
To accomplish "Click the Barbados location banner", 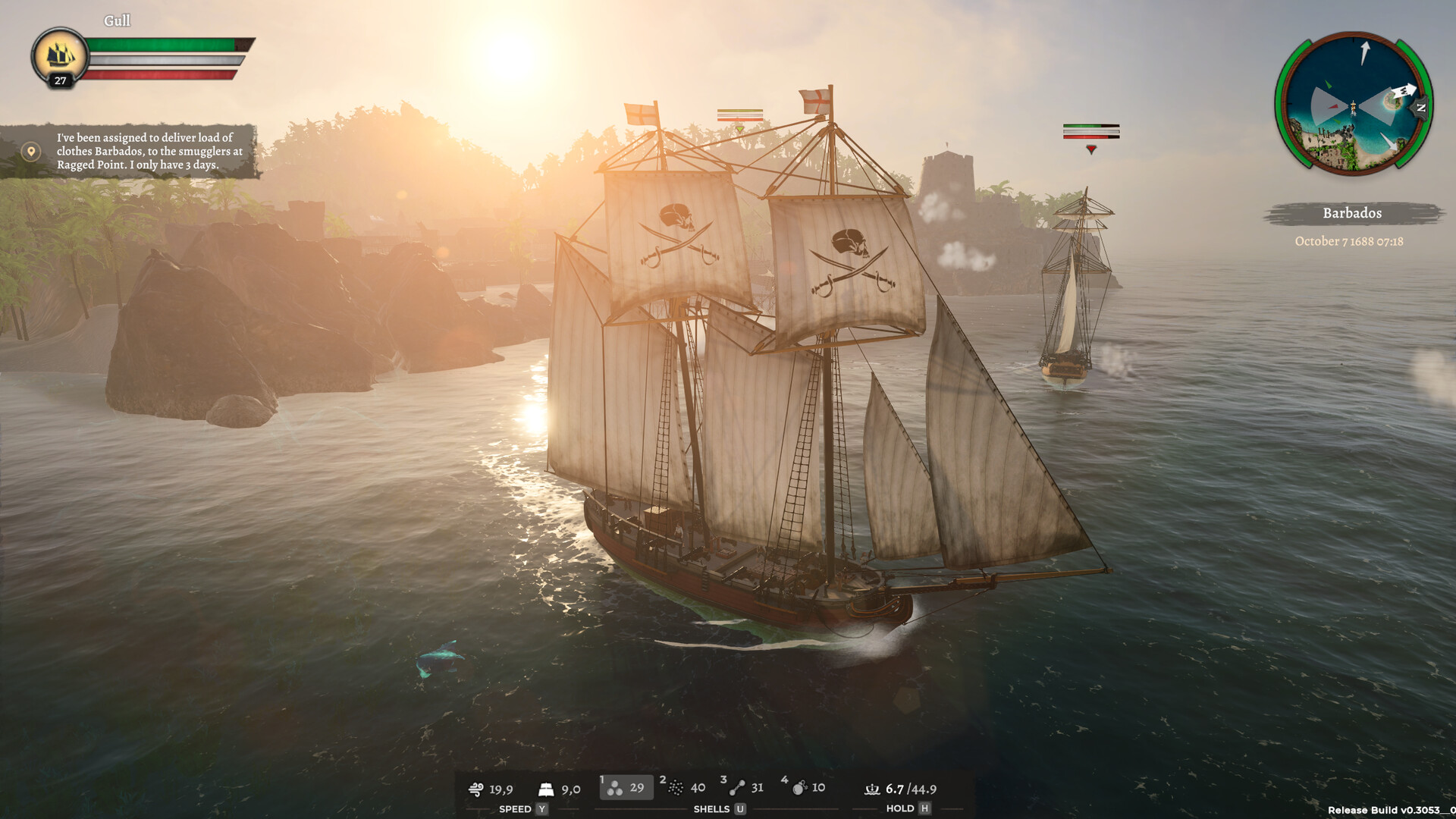I will [1352, 213].
